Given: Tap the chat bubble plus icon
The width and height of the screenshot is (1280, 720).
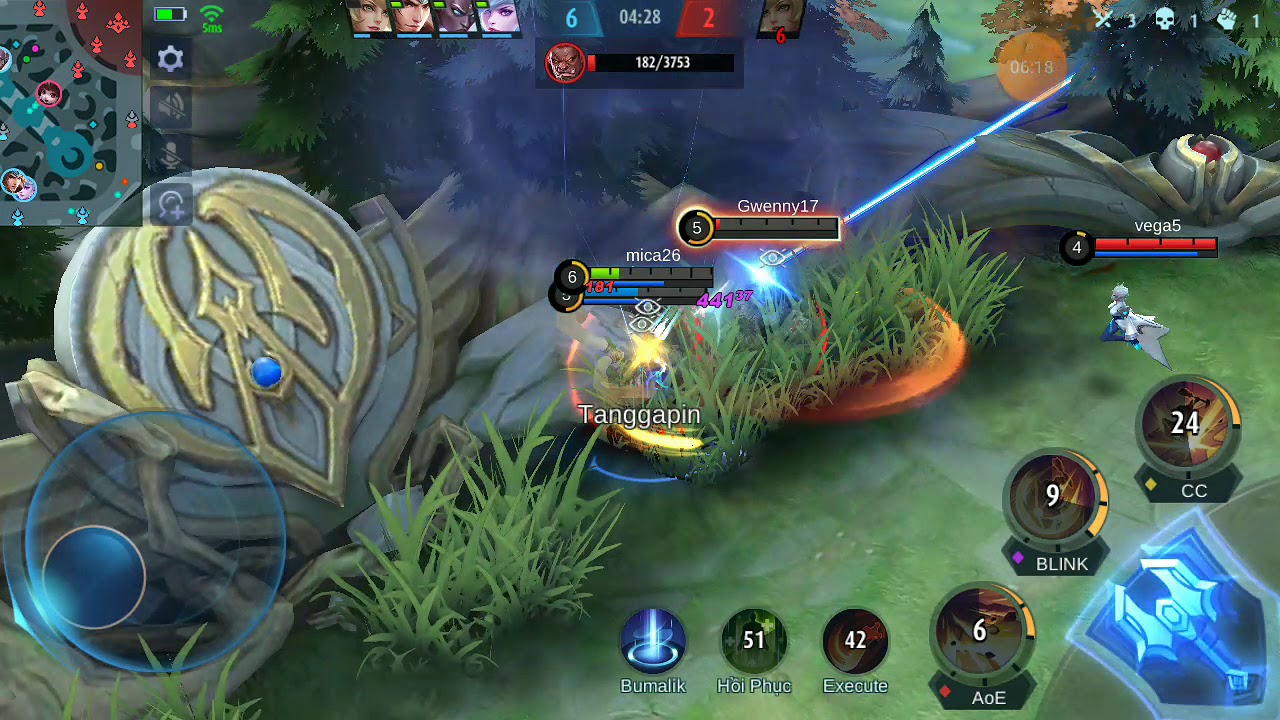Looking at the screenshot, I should (171, 205).
